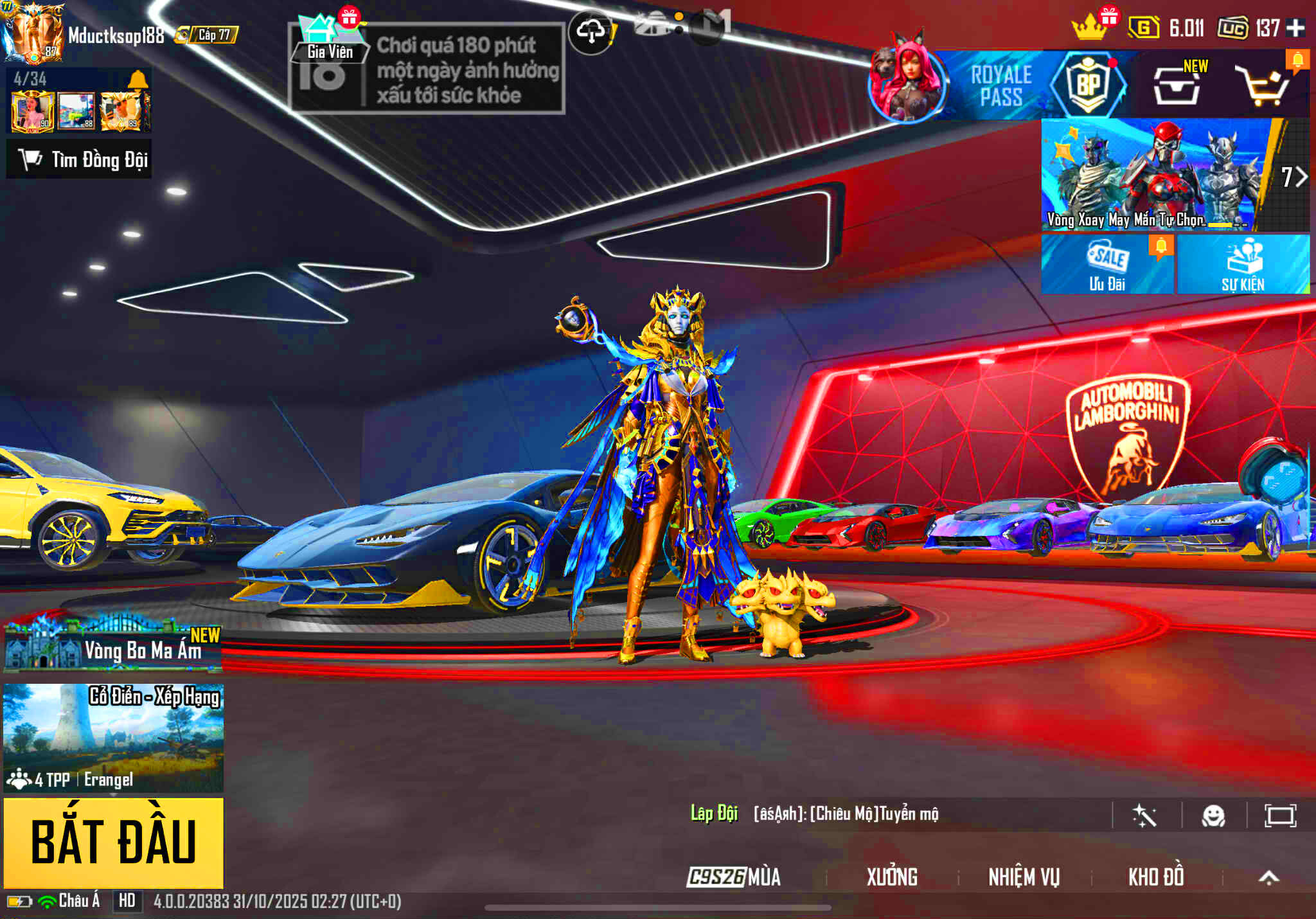Viewport: 1316px width, 919px height.
Task: Open the Cổ Điển - Xếp Hạng mode selector
Action: pos(113,737)
